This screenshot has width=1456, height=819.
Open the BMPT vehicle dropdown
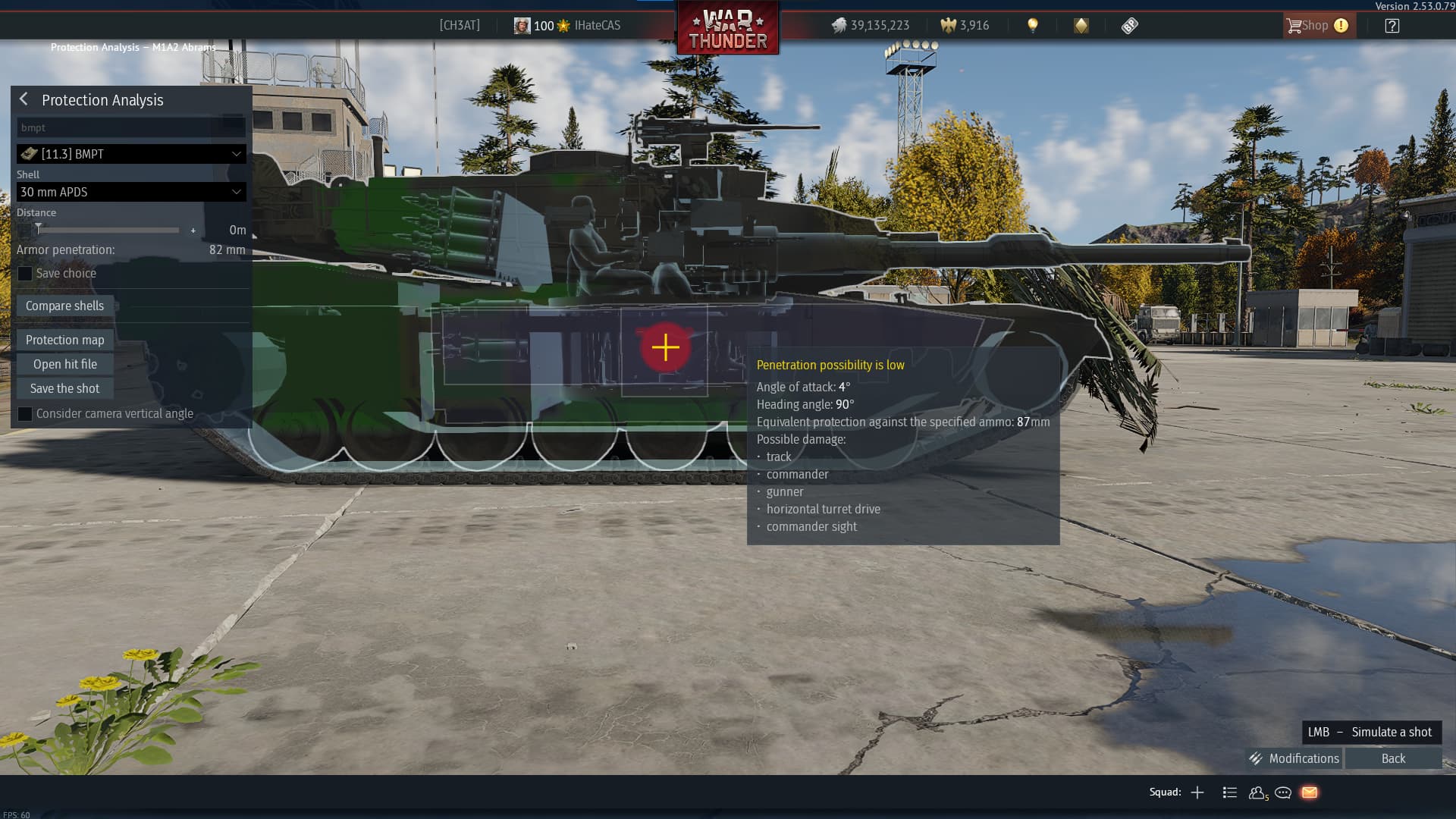click(x=131, y=154)
